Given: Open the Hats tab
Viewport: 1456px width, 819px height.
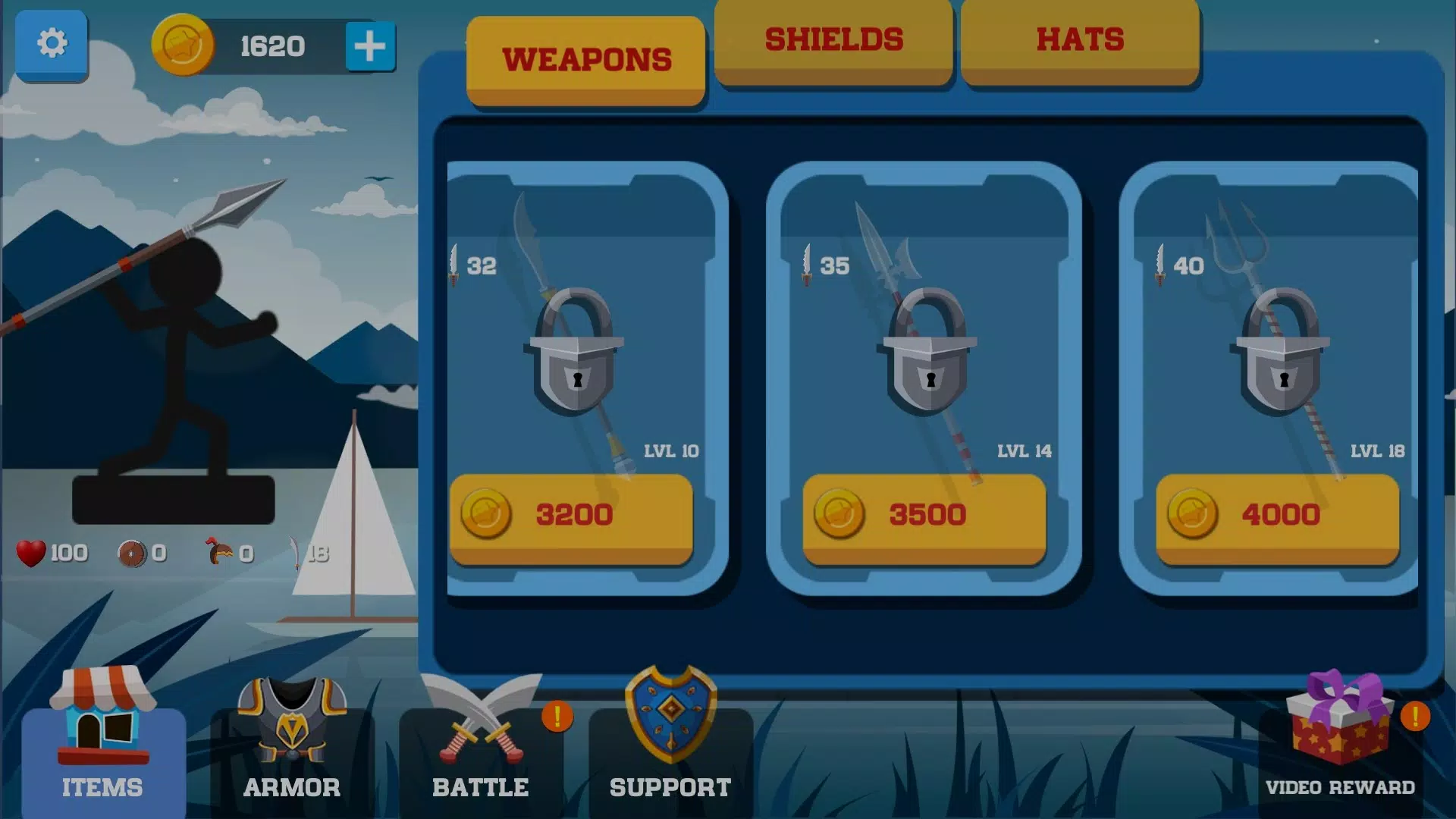Looking at the screenshot, I should click(1080, 41).
